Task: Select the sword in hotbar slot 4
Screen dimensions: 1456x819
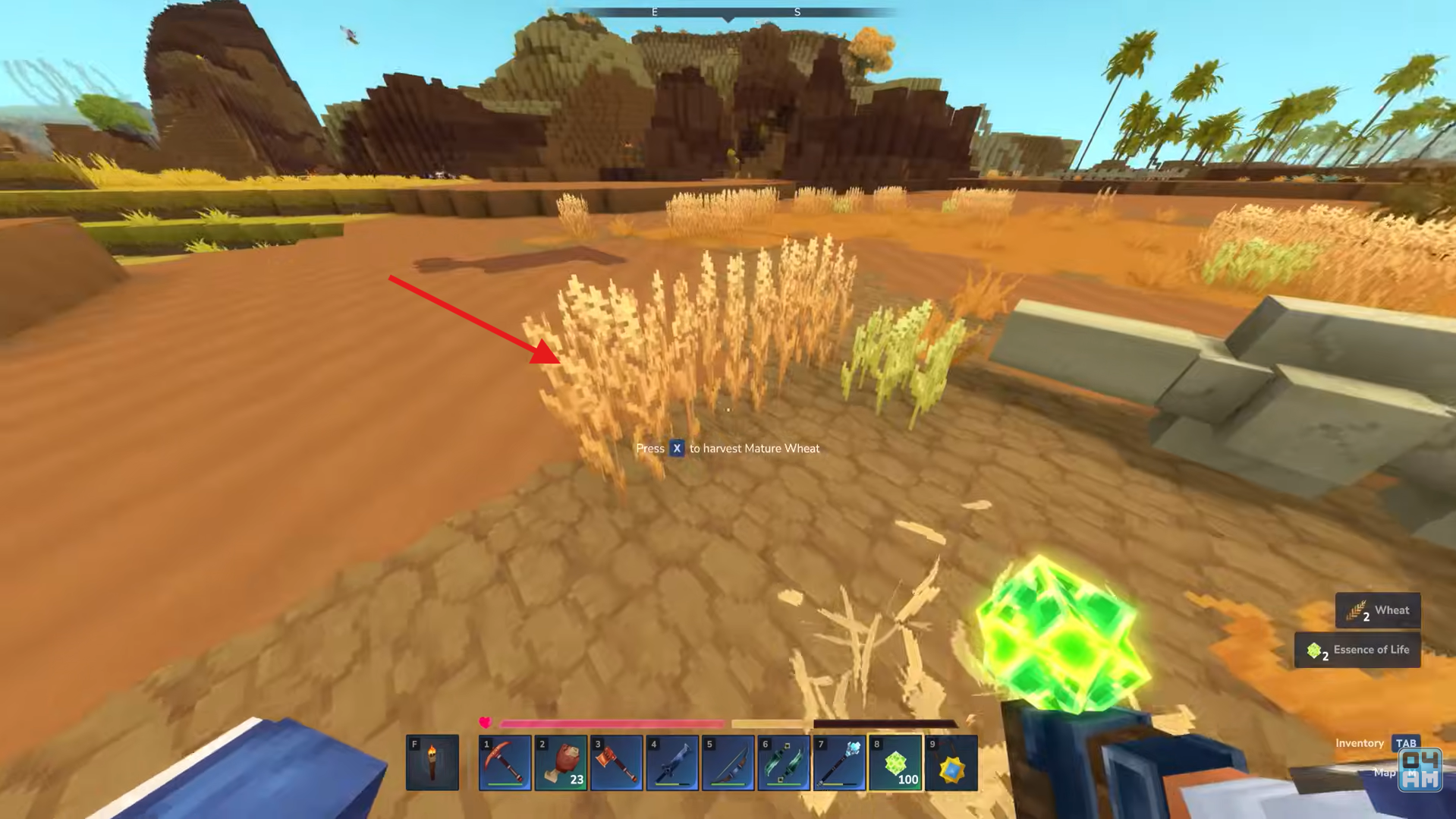Action: point(672,762)
